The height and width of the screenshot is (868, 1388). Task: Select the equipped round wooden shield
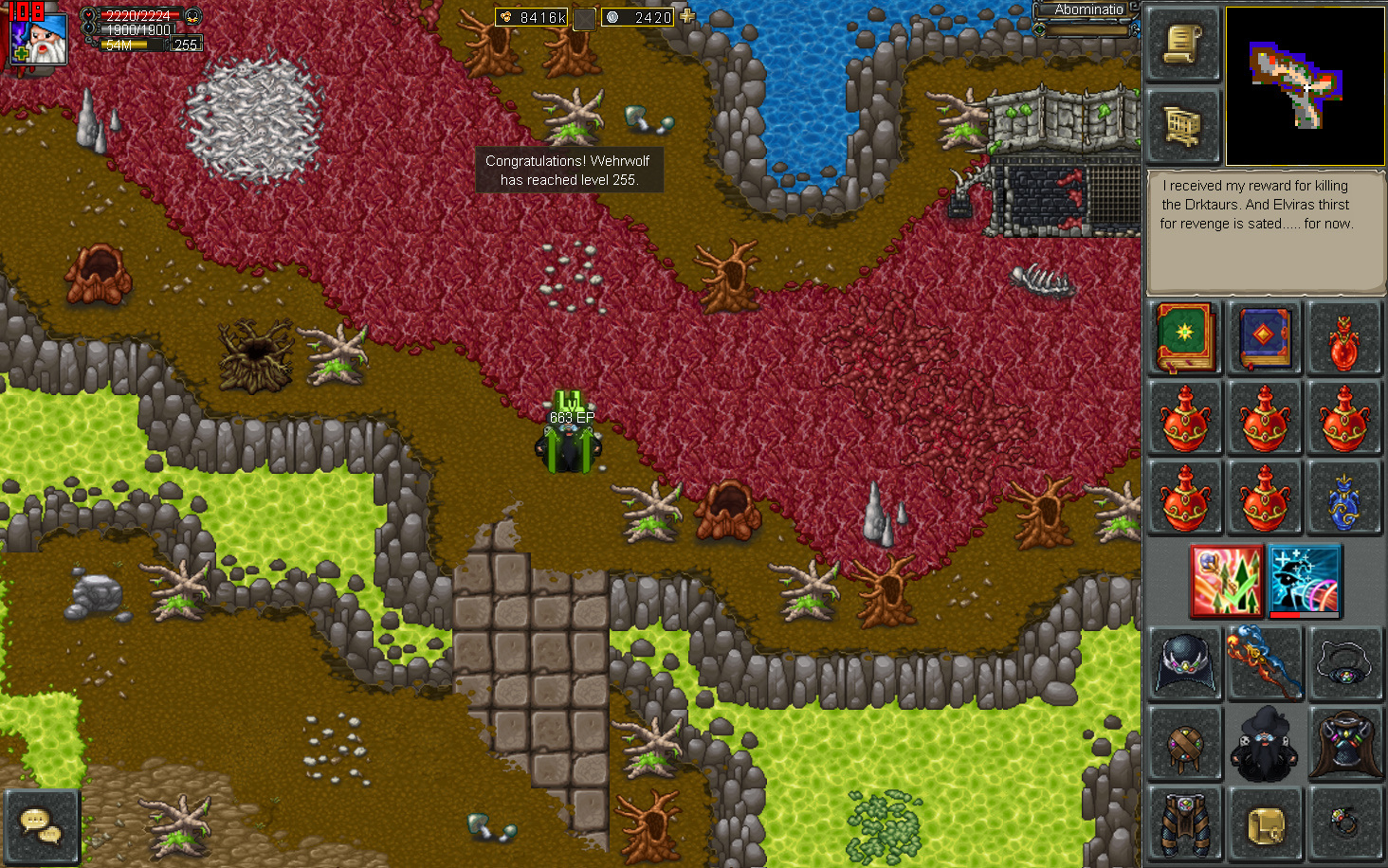pos(1185,743)
